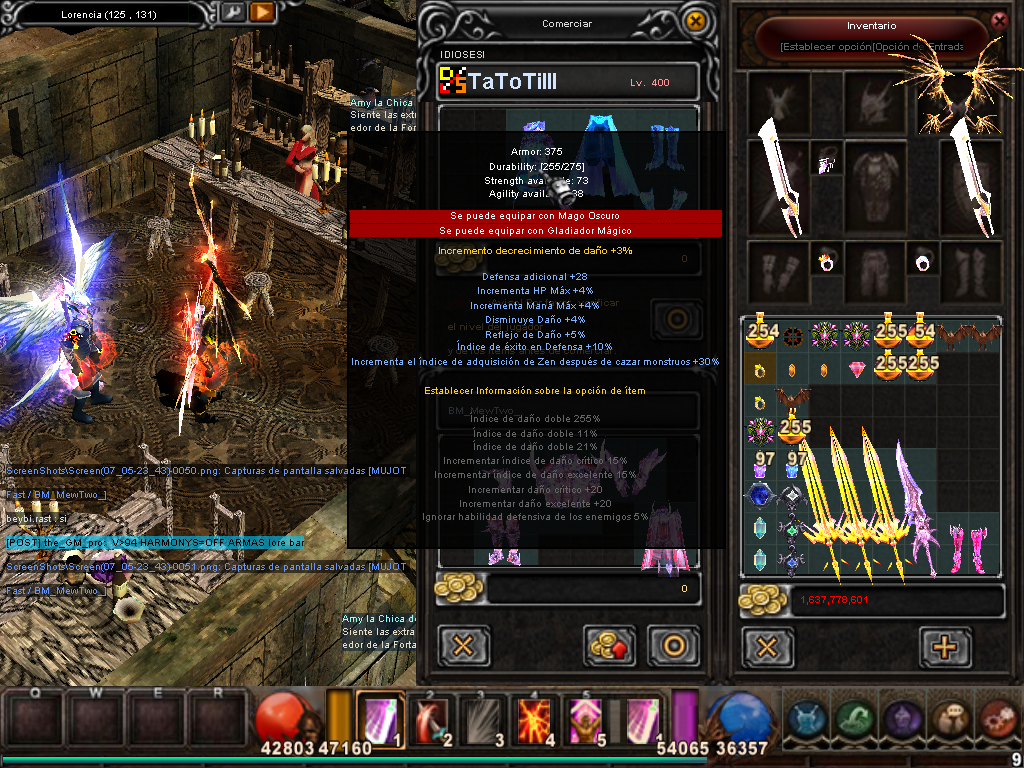Viewport: 1024px width, 768px height.
Task: Pick the pink gem in inventory
Action: point(858,370)
